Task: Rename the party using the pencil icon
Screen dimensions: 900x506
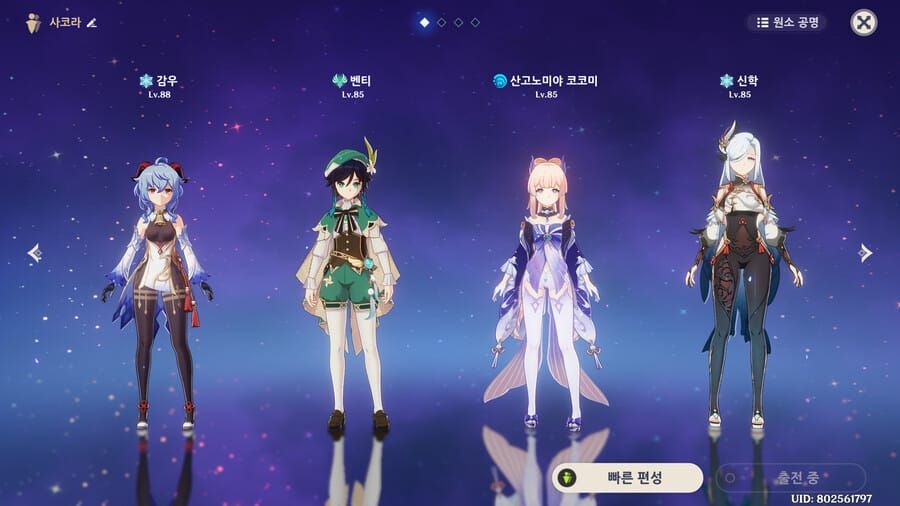Action: [x=93, y=21]
